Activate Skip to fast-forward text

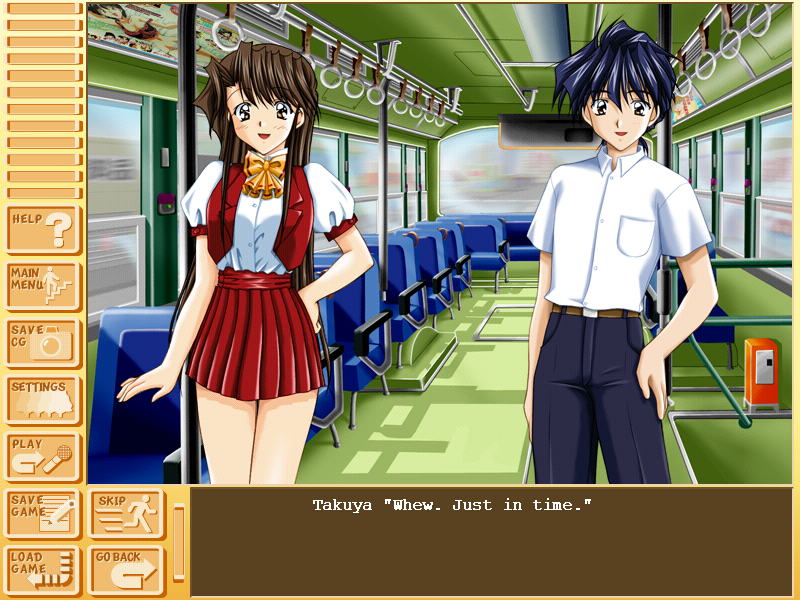tap(126, 514)
